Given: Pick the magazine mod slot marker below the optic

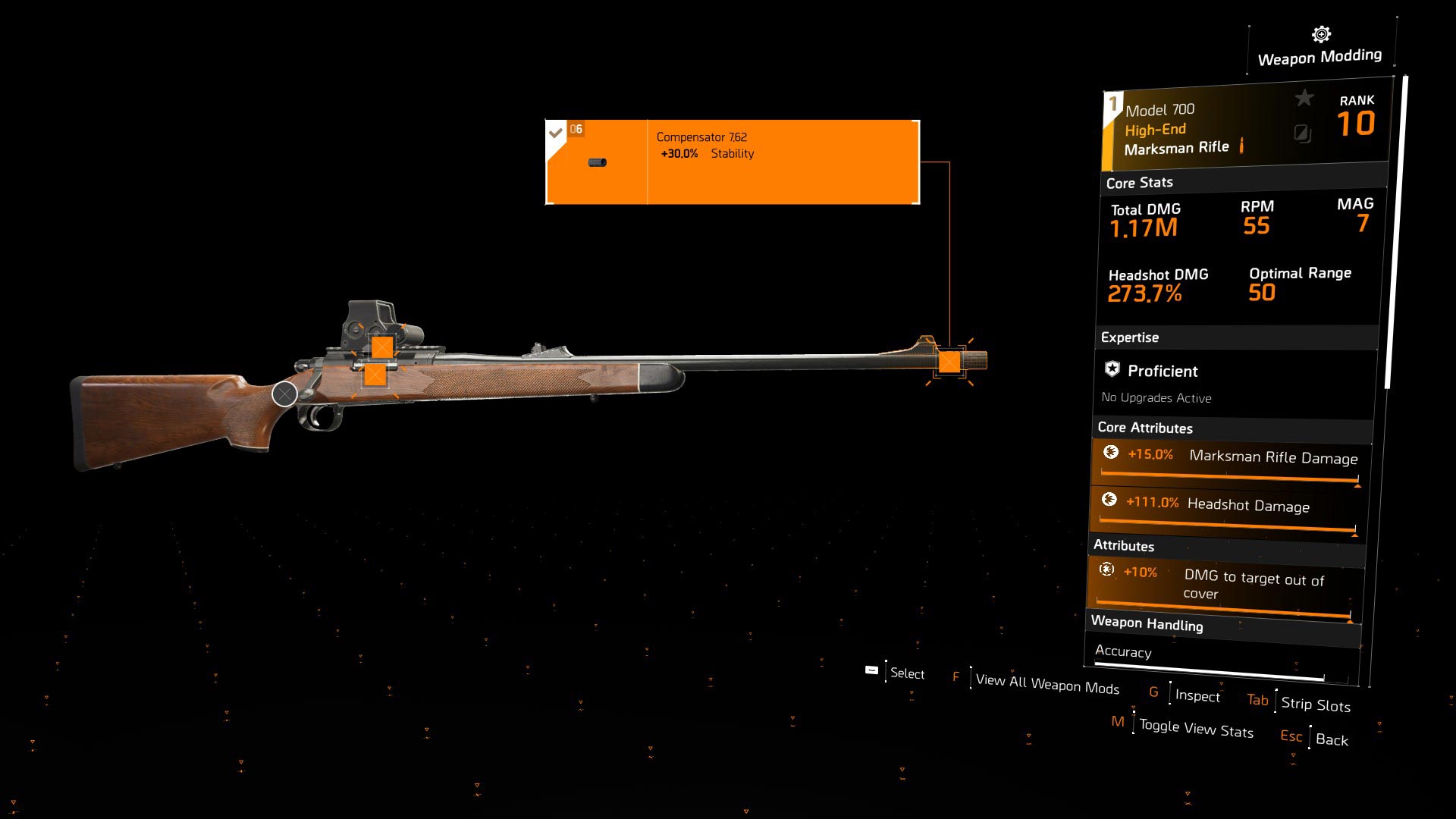Looking at the screenshot, I should click(375, 375).
